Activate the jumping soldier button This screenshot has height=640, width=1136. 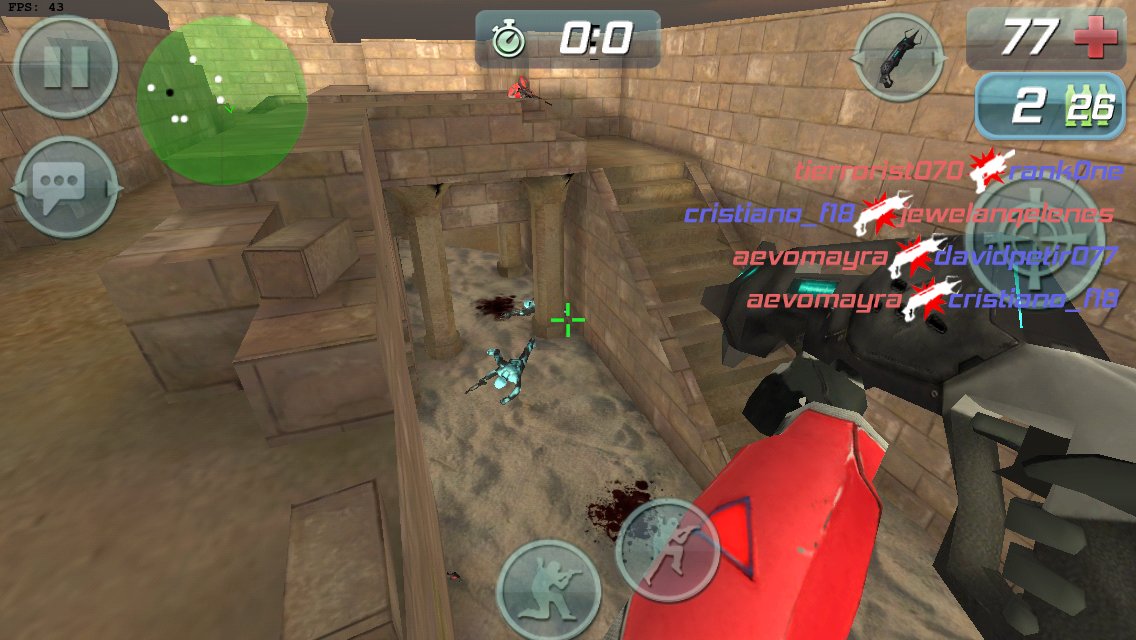667,549
